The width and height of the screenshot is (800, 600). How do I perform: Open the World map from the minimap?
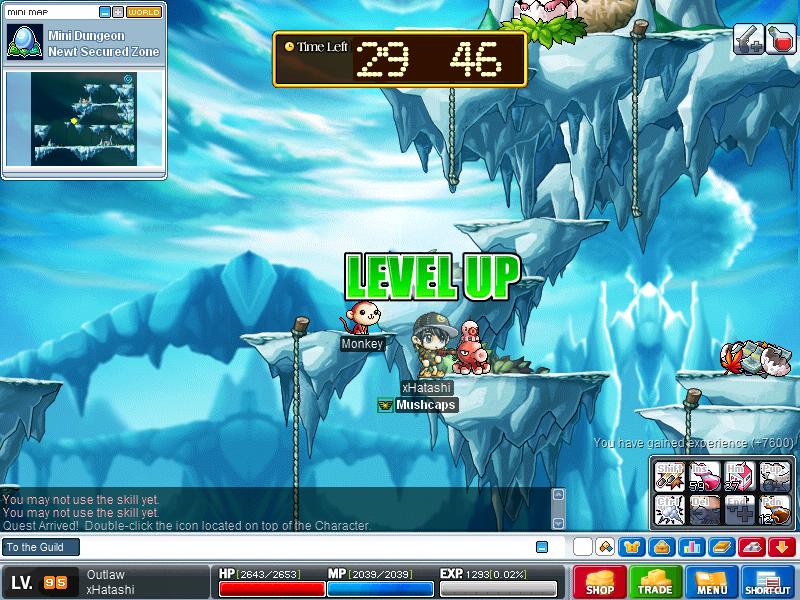coord(144,12)
